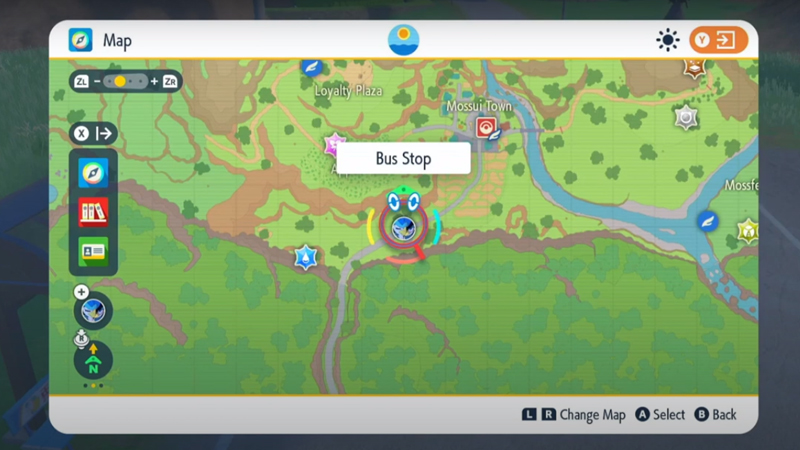Select the yellow Tera raid crystal marker
Screen dimensions: 800x450
click(747, 232)
